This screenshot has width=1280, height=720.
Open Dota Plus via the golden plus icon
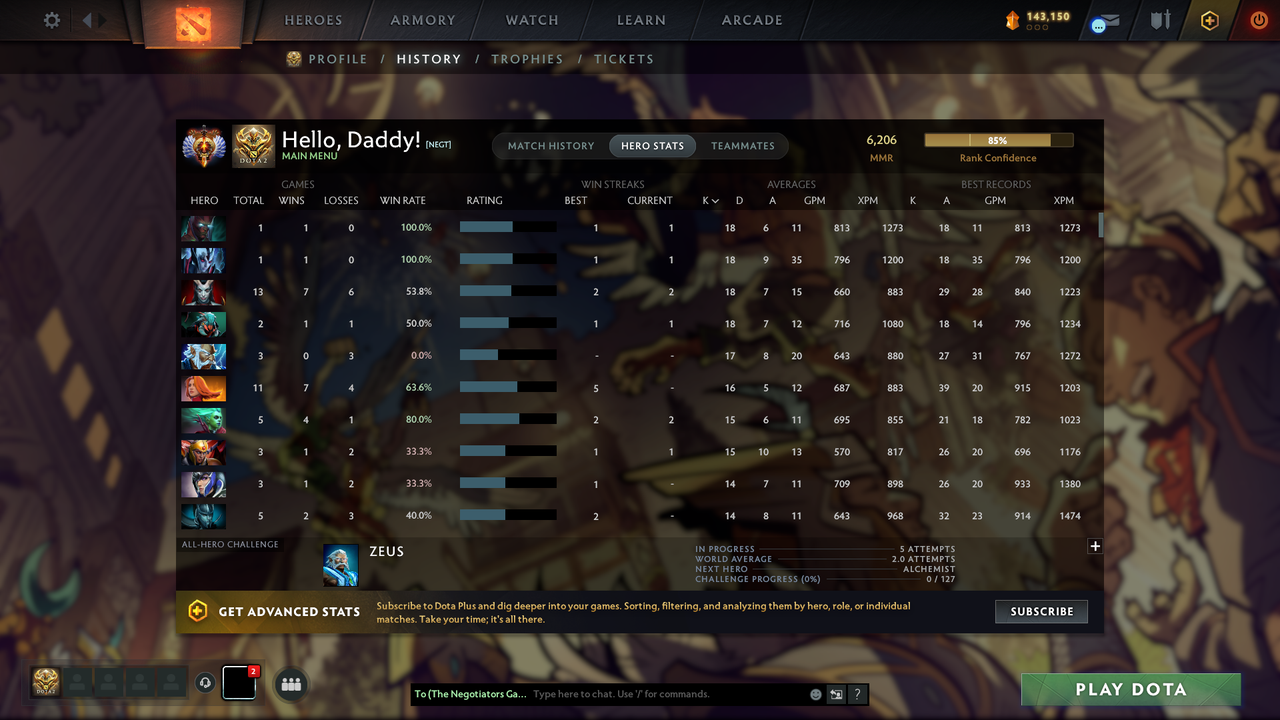tap(1208, 20)
